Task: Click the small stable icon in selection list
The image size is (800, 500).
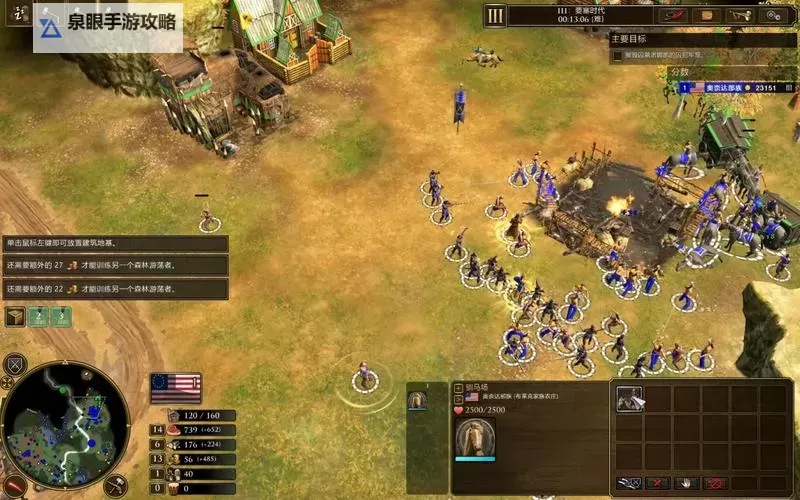Action: point(417,400)
